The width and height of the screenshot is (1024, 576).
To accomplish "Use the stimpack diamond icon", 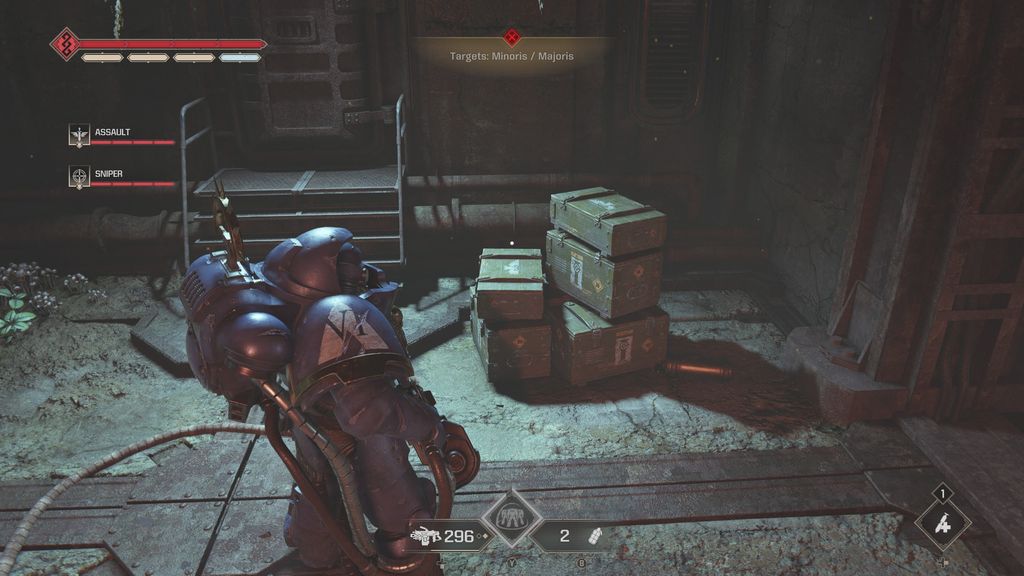I will (x=942, y=524).
